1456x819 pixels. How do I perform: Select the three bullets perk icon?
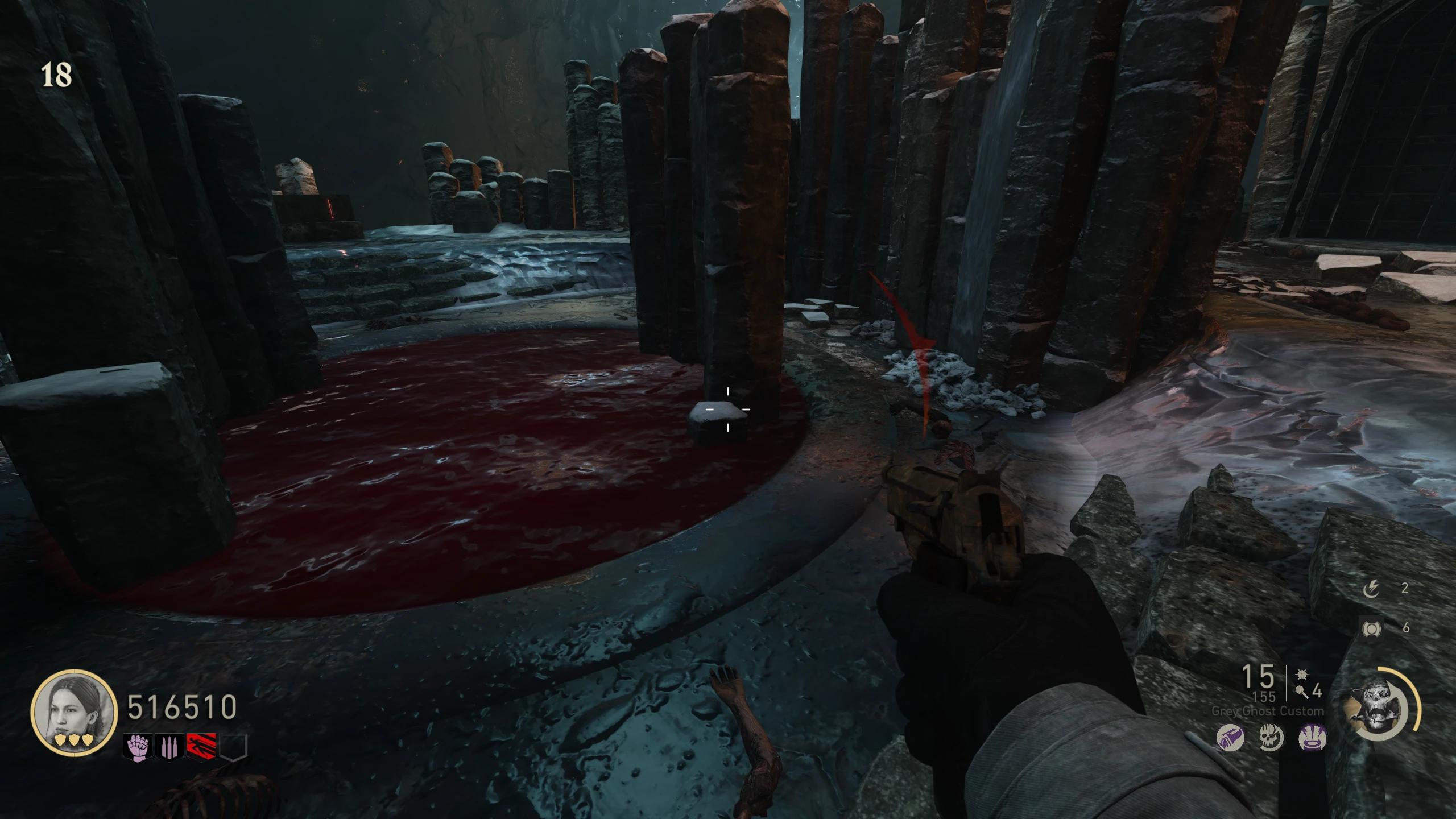click(x=169, y=748)
